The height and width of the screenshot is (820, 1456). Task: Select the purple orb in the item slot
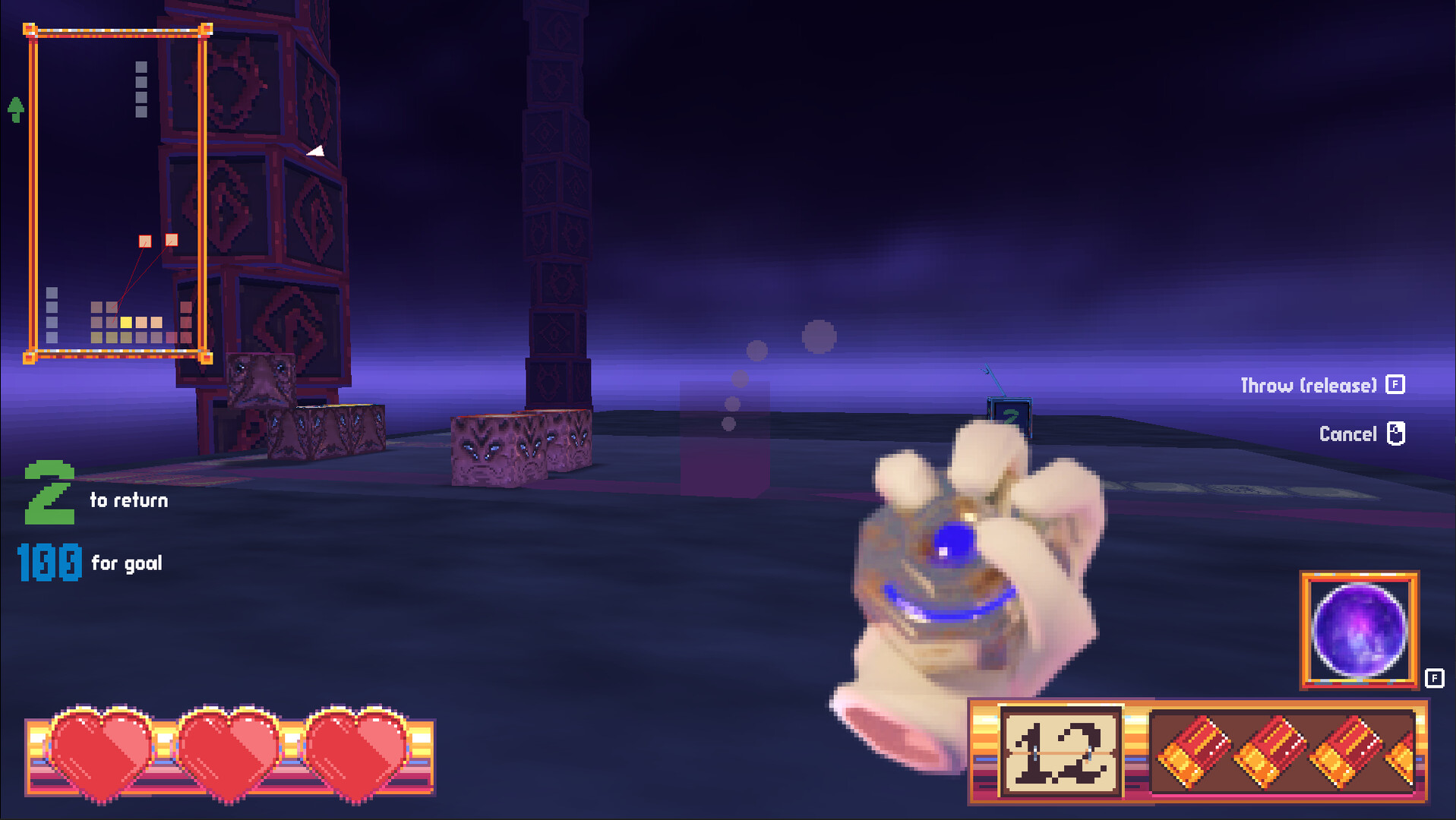[x=1359, y=632]
